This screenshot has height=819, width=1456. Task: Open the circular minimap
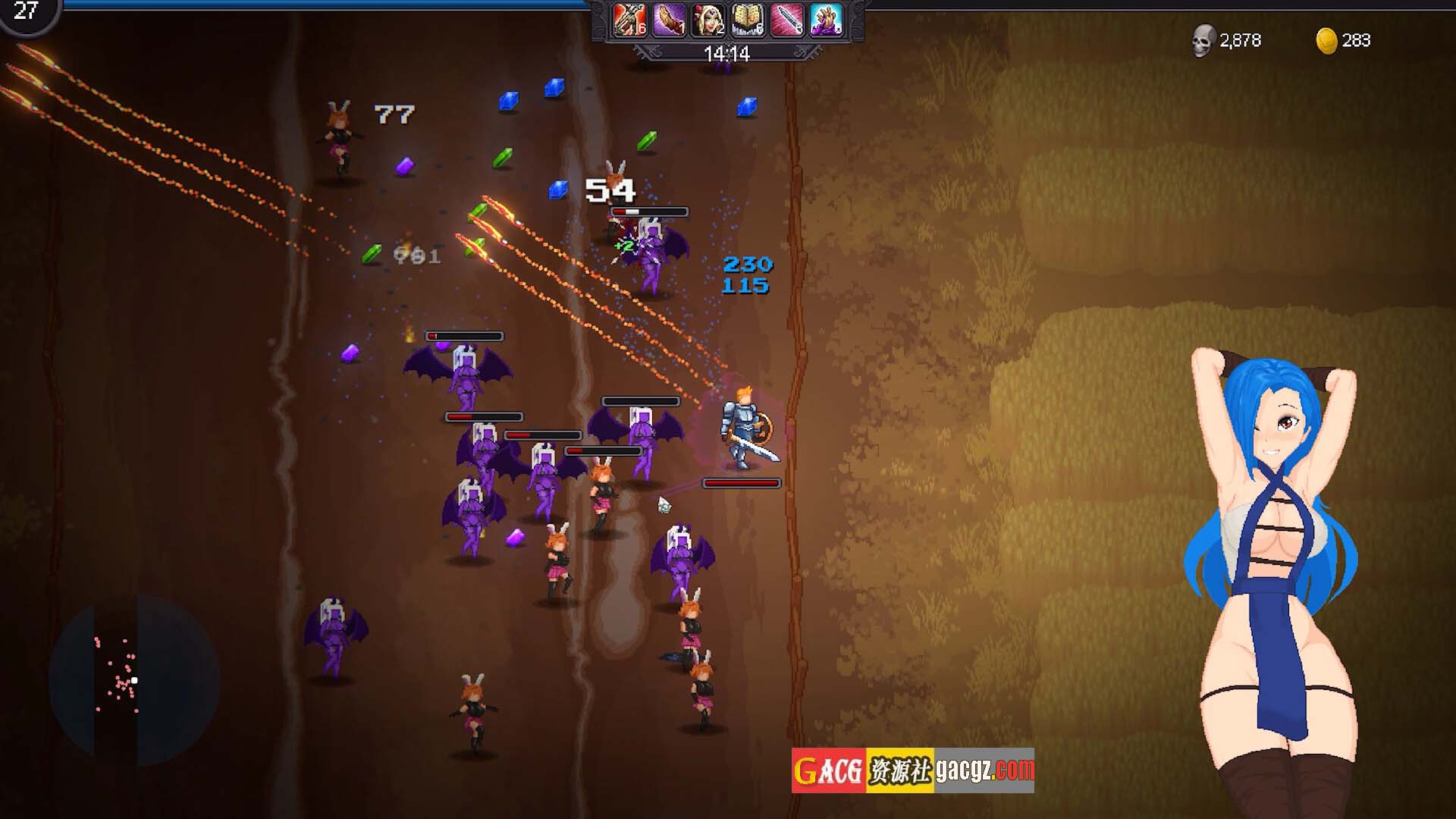[x=133, y=680]
